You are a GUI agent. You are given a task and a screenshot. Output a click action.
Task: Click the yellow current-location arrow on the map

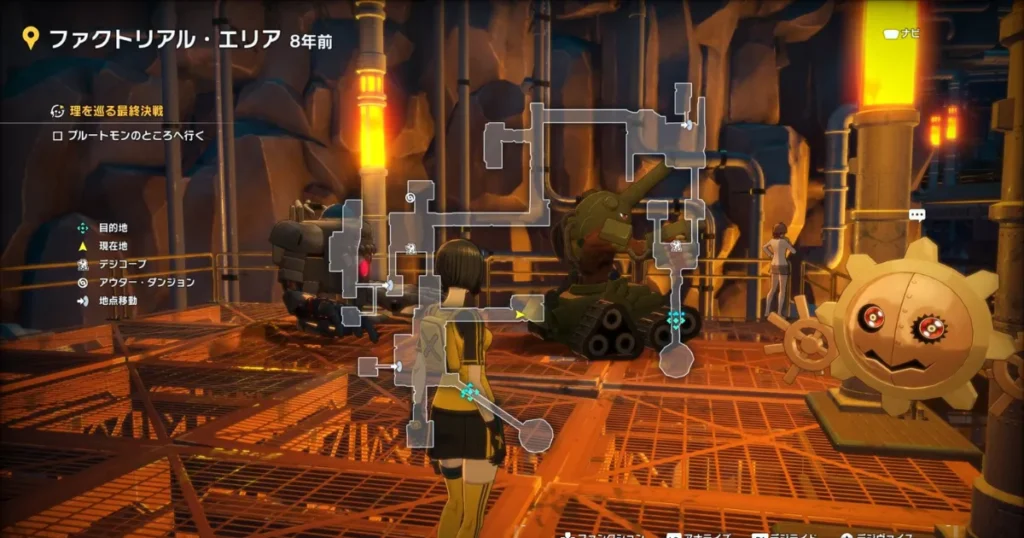[520, 314]
